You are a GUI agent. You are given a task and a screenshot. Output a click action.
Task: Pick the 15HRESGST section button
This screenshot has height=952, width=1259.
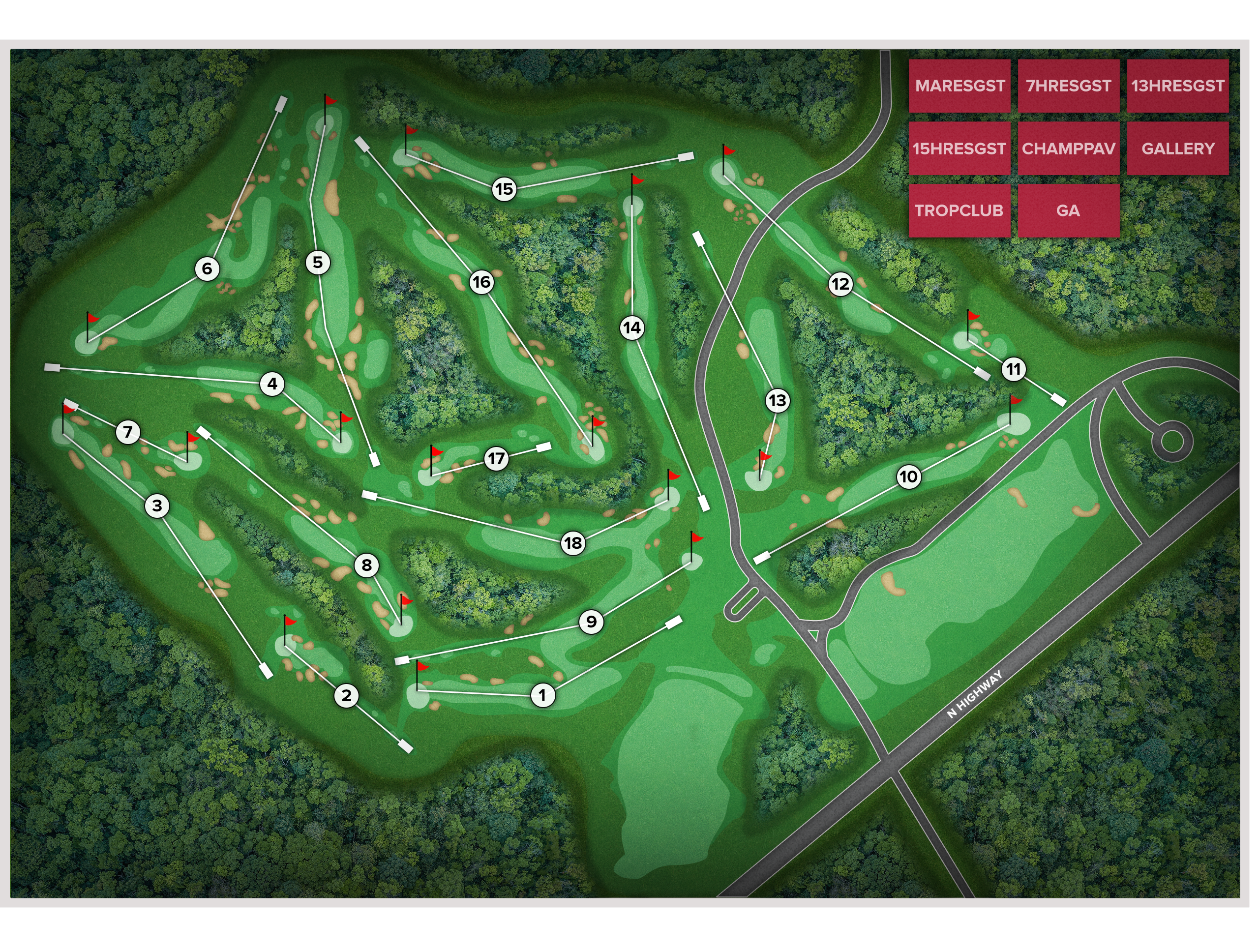959,149
